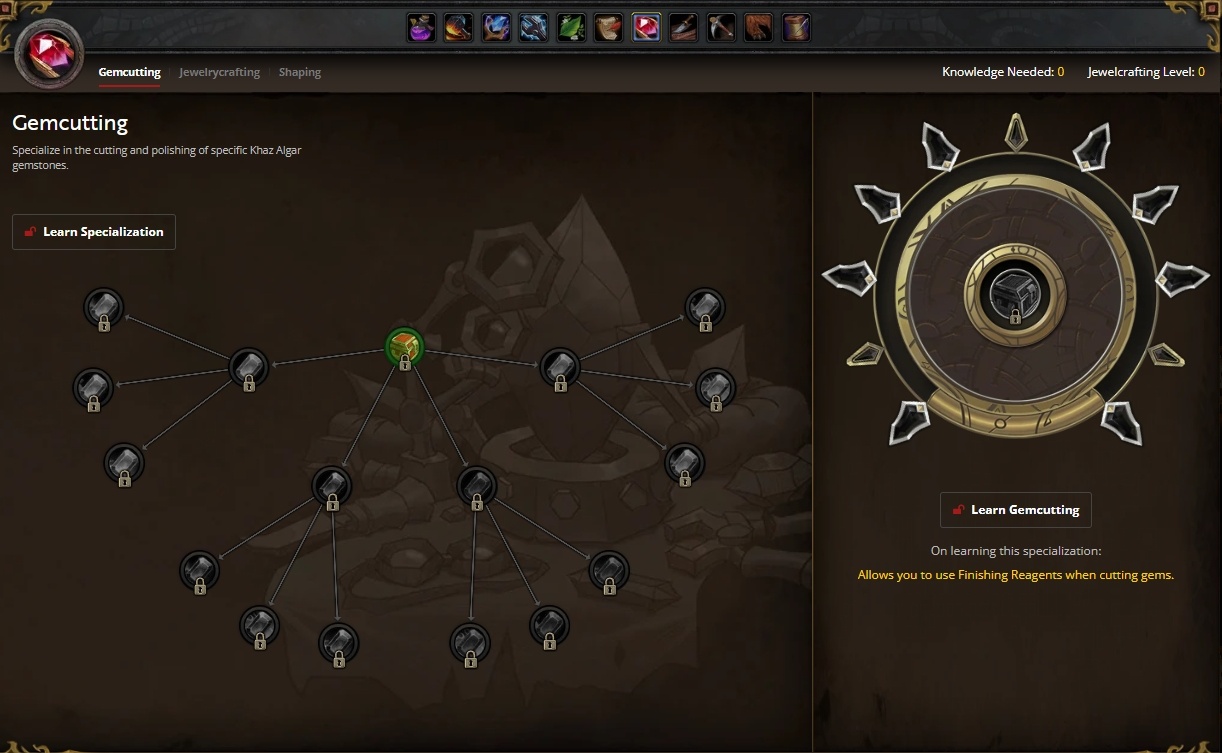The height and width of the screenshot is (753, 1222).
Task: Click the Learn Gemcutting button
Action: click(1015, 510)
